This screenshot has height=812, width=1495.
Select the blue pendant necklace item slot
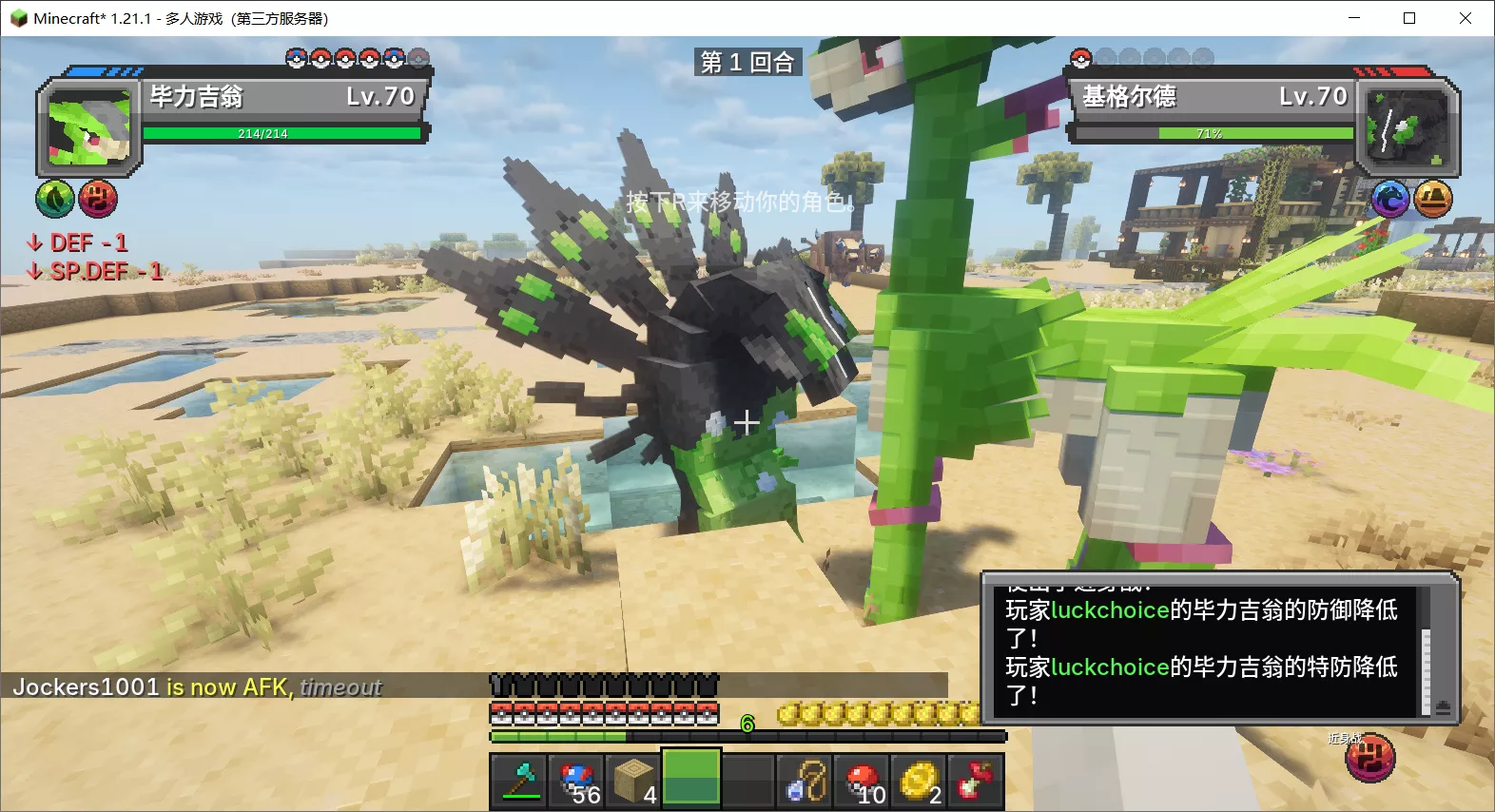point(806,781)
